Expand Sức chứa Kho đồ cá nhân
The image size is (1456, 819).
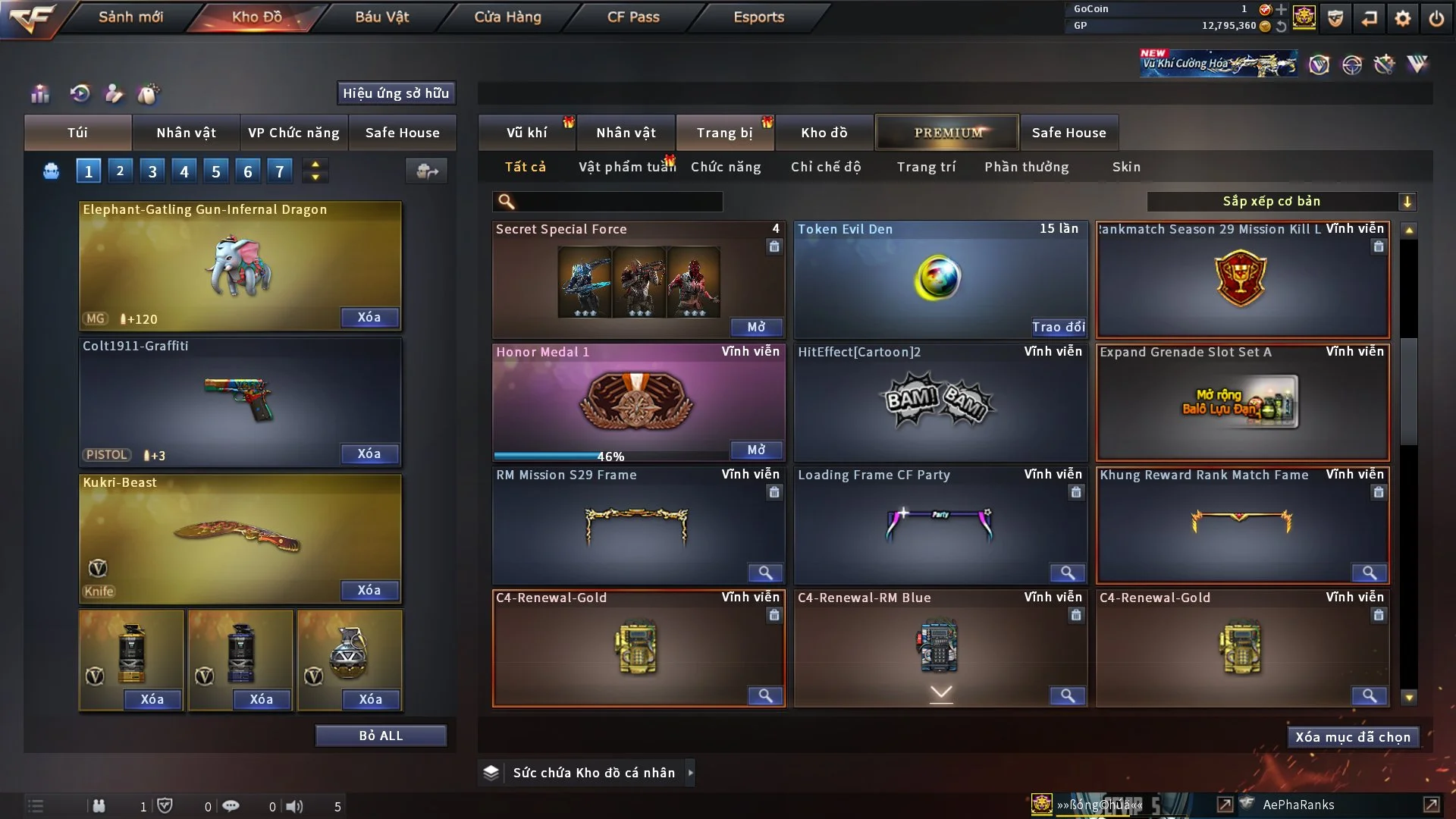tap(689, 773)
